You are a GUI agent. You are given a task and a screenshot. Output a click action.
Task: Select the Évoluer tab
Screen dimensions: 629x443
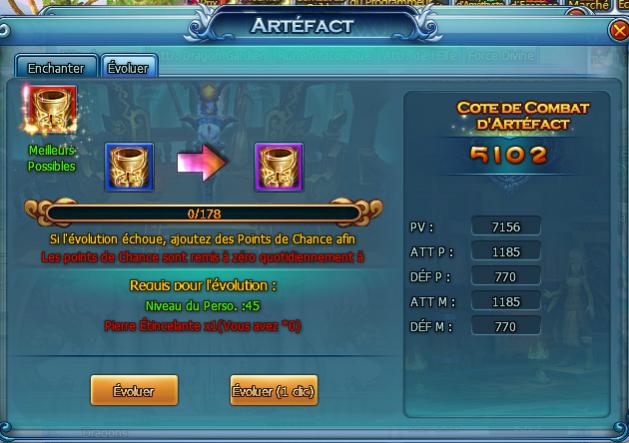[x=128, y=68]
